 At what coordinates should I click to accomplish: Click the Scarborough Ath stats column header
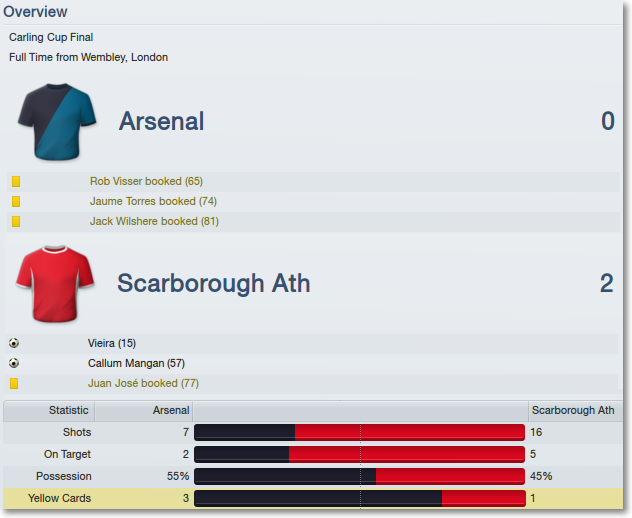[x=572, y=410]
